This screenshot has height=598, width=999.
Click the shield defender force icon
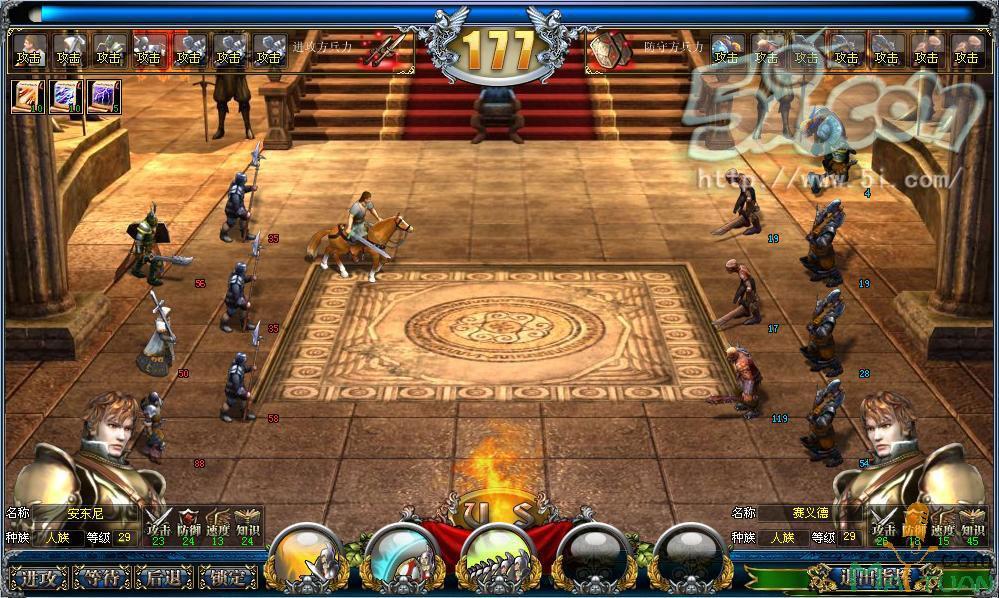click(x=607, y=49)
